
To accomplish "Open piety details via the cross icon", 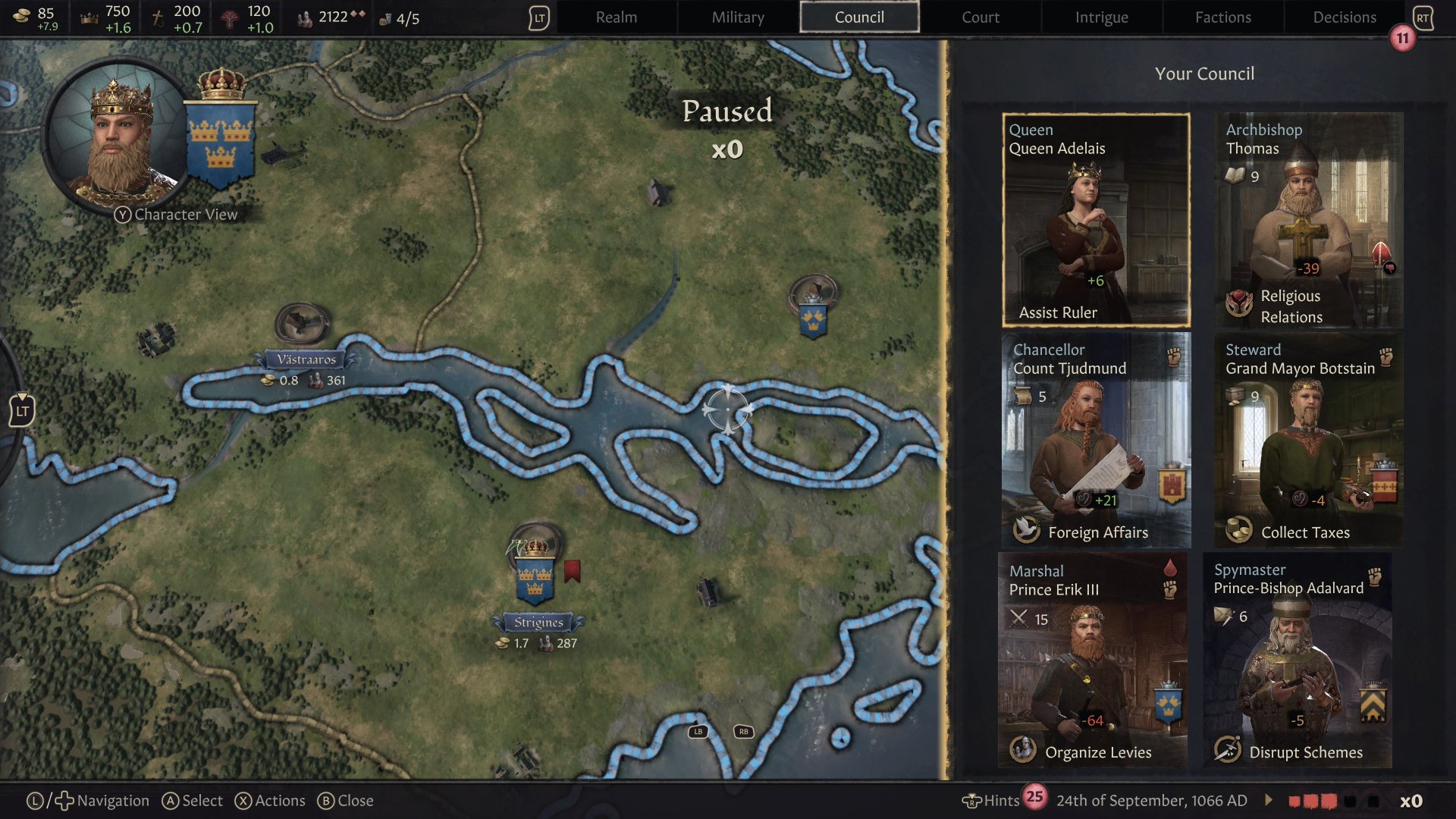I will (x=158, y=17).
